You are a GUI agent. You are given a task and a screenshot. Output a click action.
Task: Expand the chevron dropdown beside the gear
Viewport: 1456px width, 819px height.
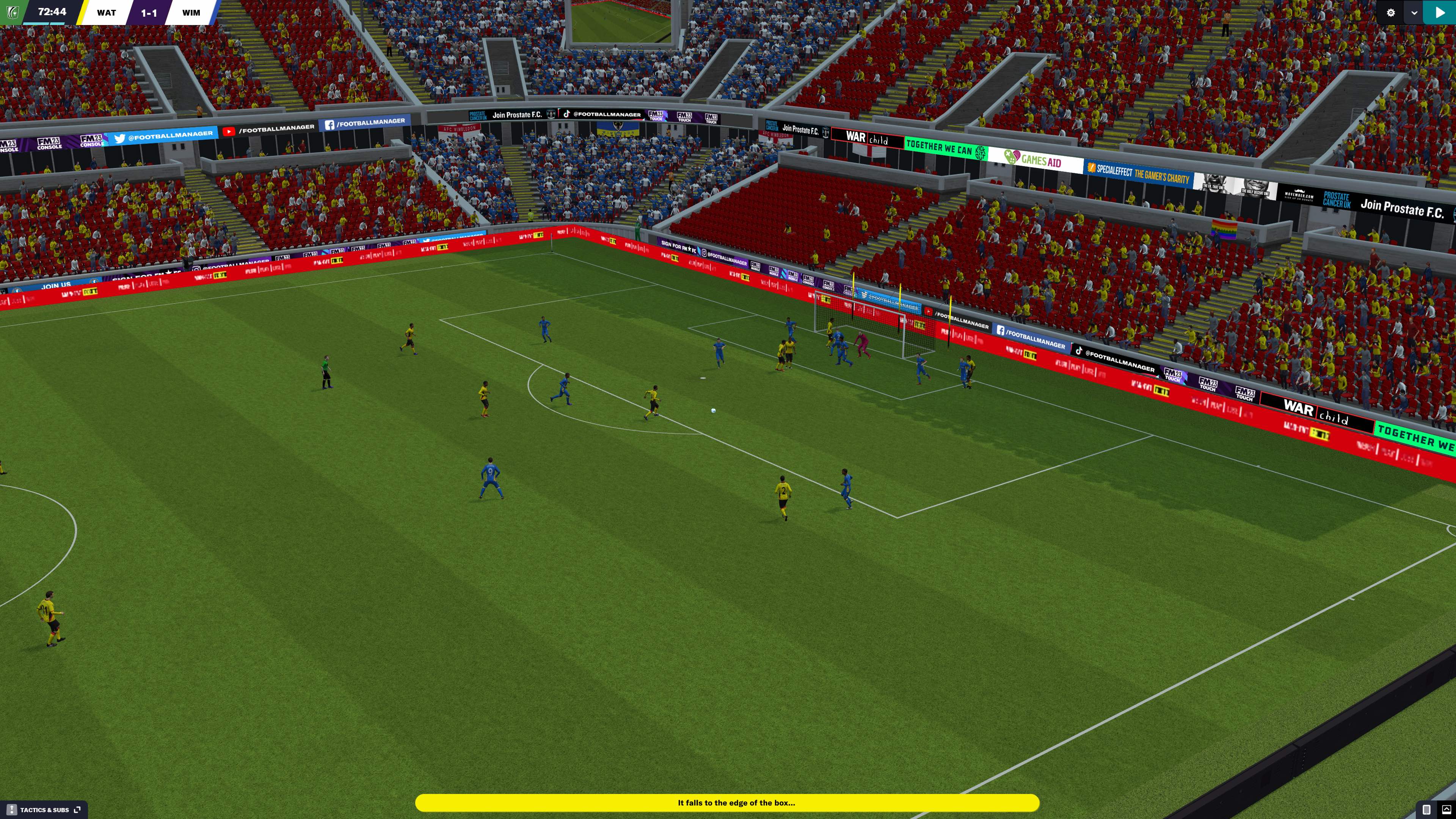[1414, 13]
